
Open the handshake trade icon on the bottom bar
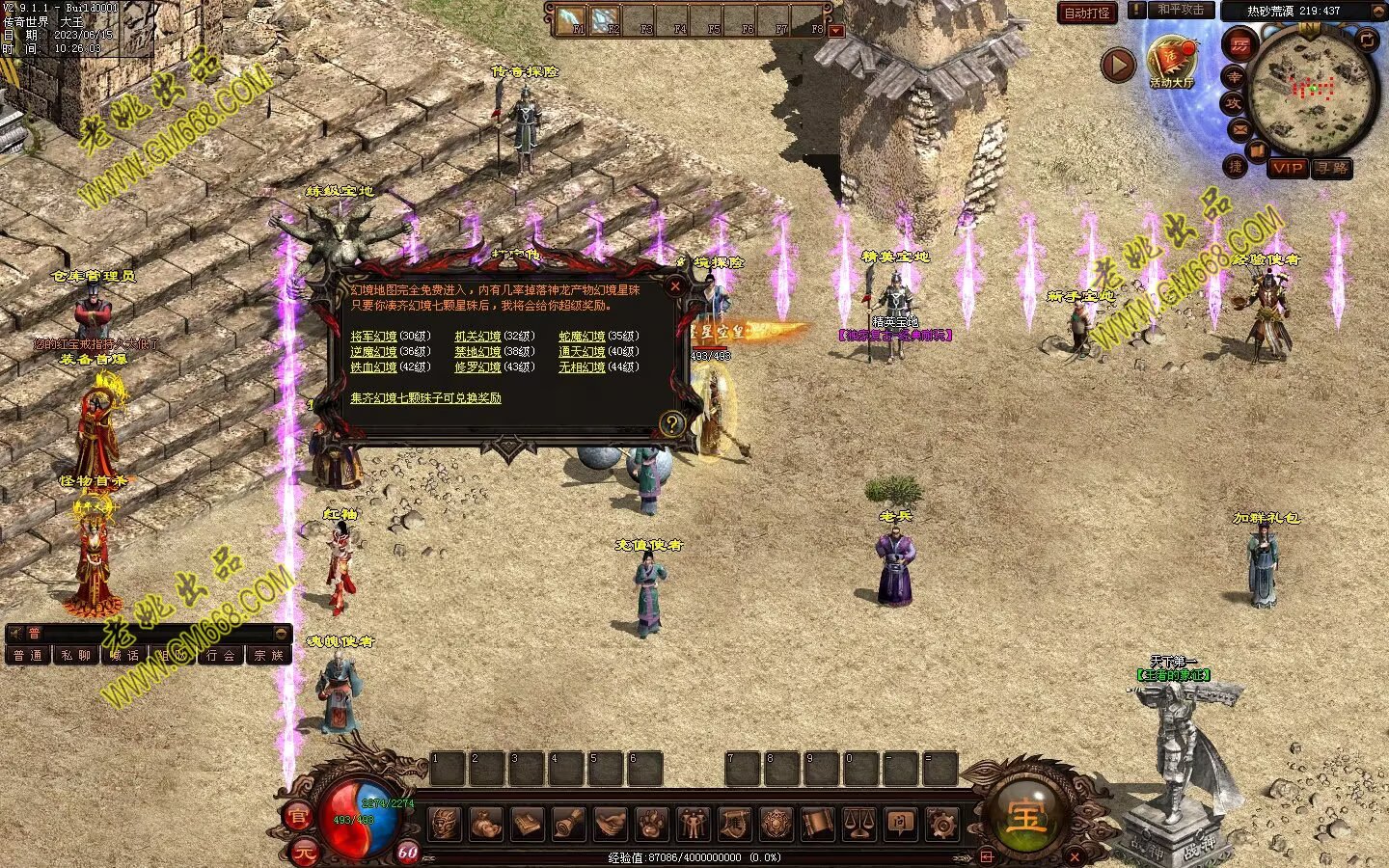610,824
